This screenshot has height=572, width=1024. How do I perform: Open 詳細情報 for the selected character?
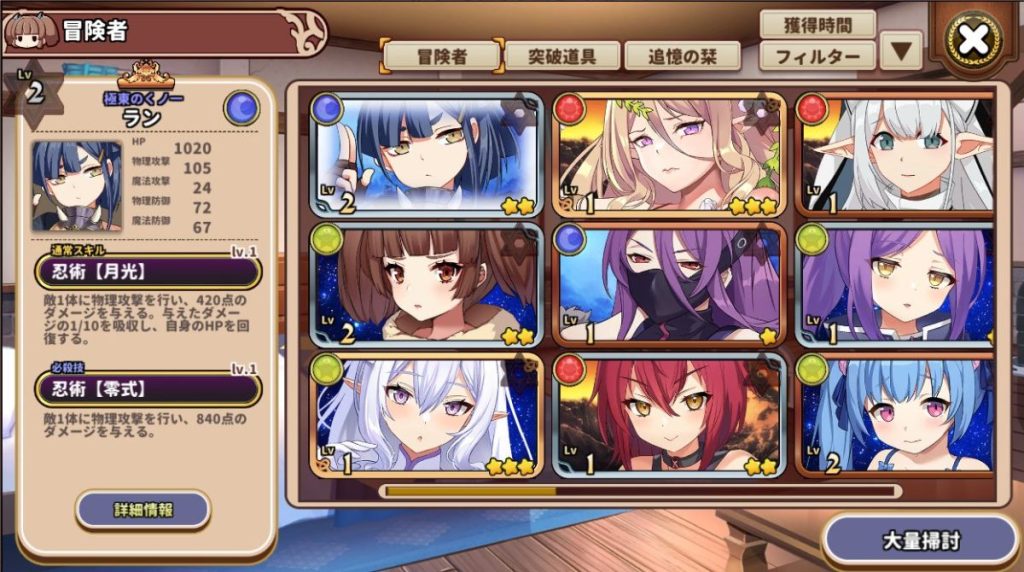pos(143,510)
